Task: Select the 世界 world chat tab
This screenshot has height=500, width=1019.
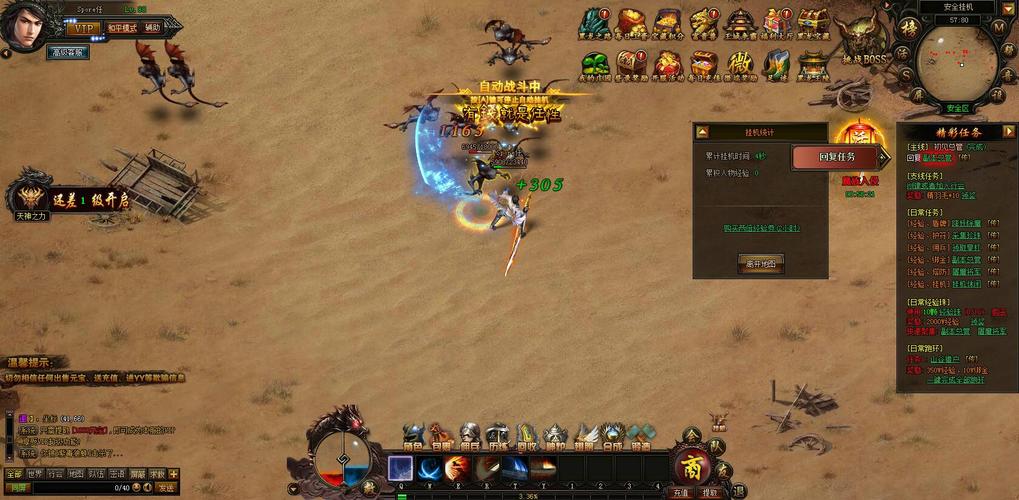Action: click(x=35, y=474)
